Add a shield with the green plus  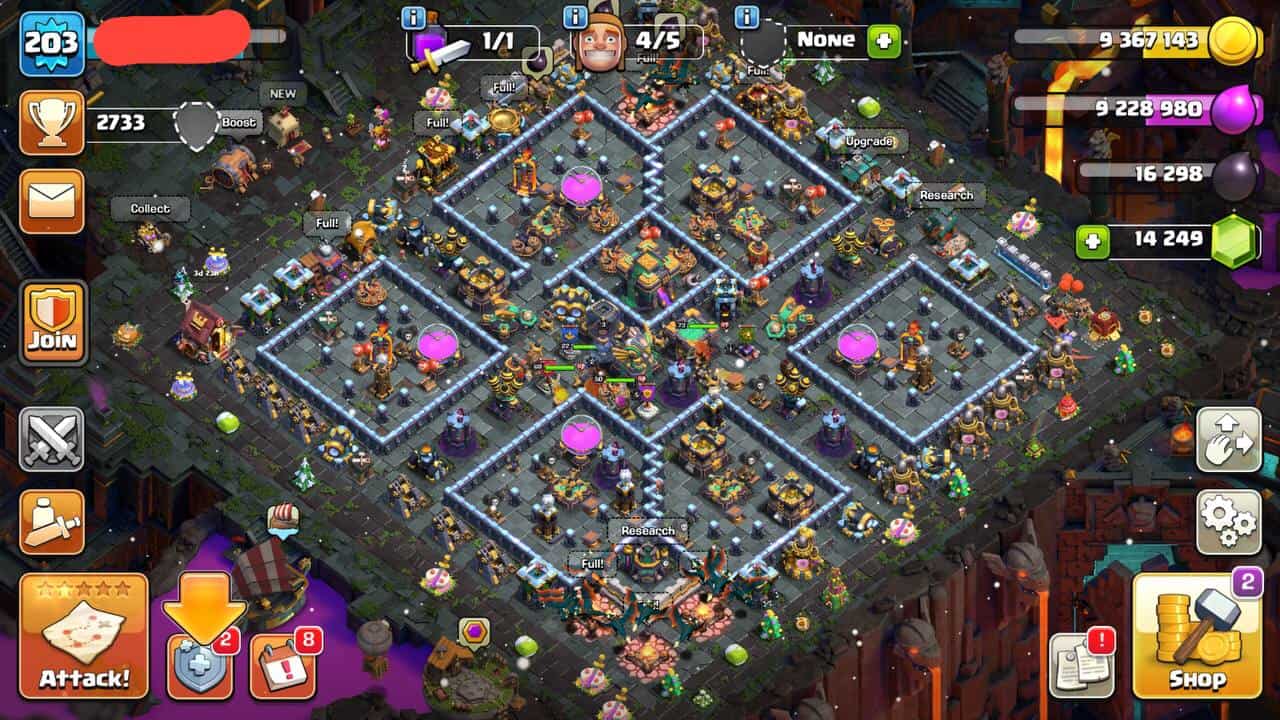884,42
